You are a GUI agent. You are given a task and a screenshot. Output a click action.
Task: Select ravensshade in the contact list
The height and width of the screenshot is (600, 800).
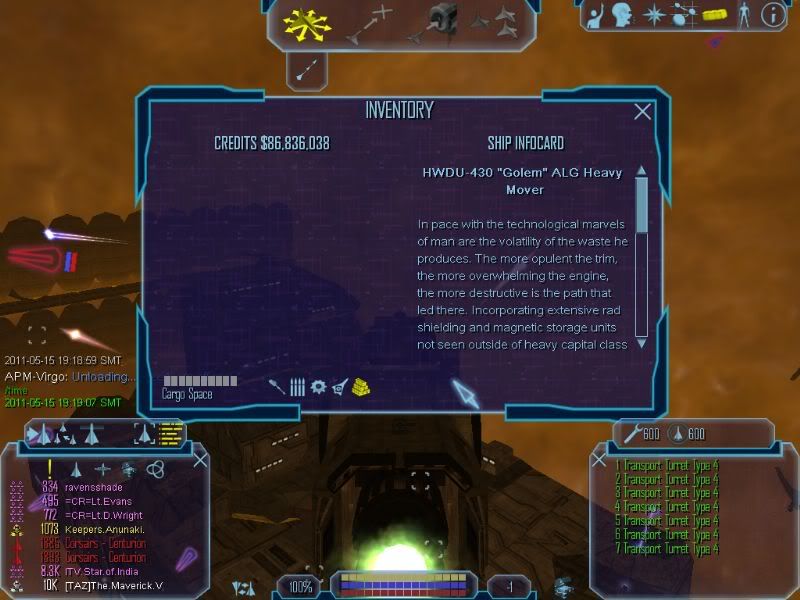pyautogui.click(x=96, y=487)
